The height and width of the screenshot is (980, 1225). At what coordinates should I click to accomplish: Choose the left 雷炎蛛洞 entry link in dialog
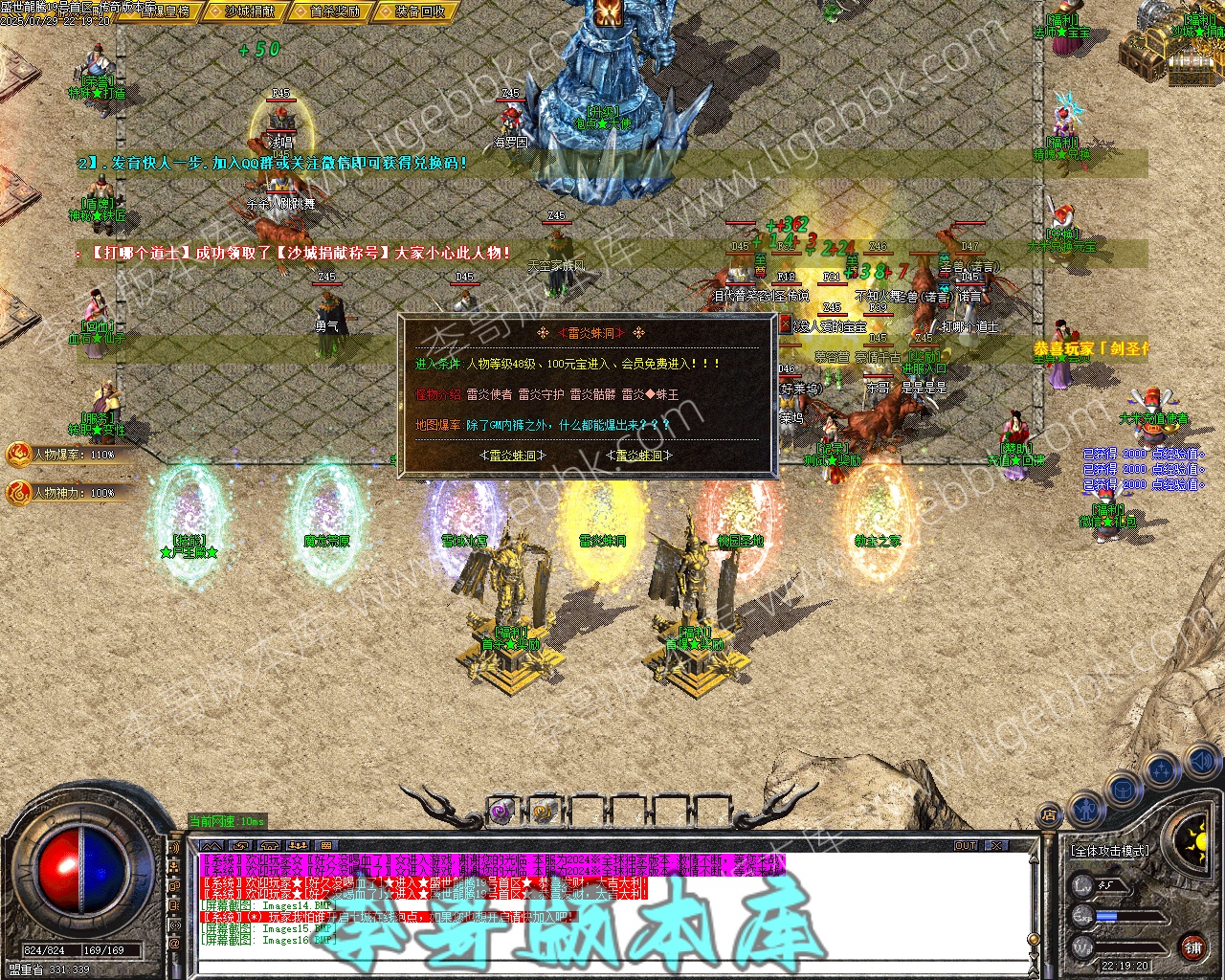[512, 456]
